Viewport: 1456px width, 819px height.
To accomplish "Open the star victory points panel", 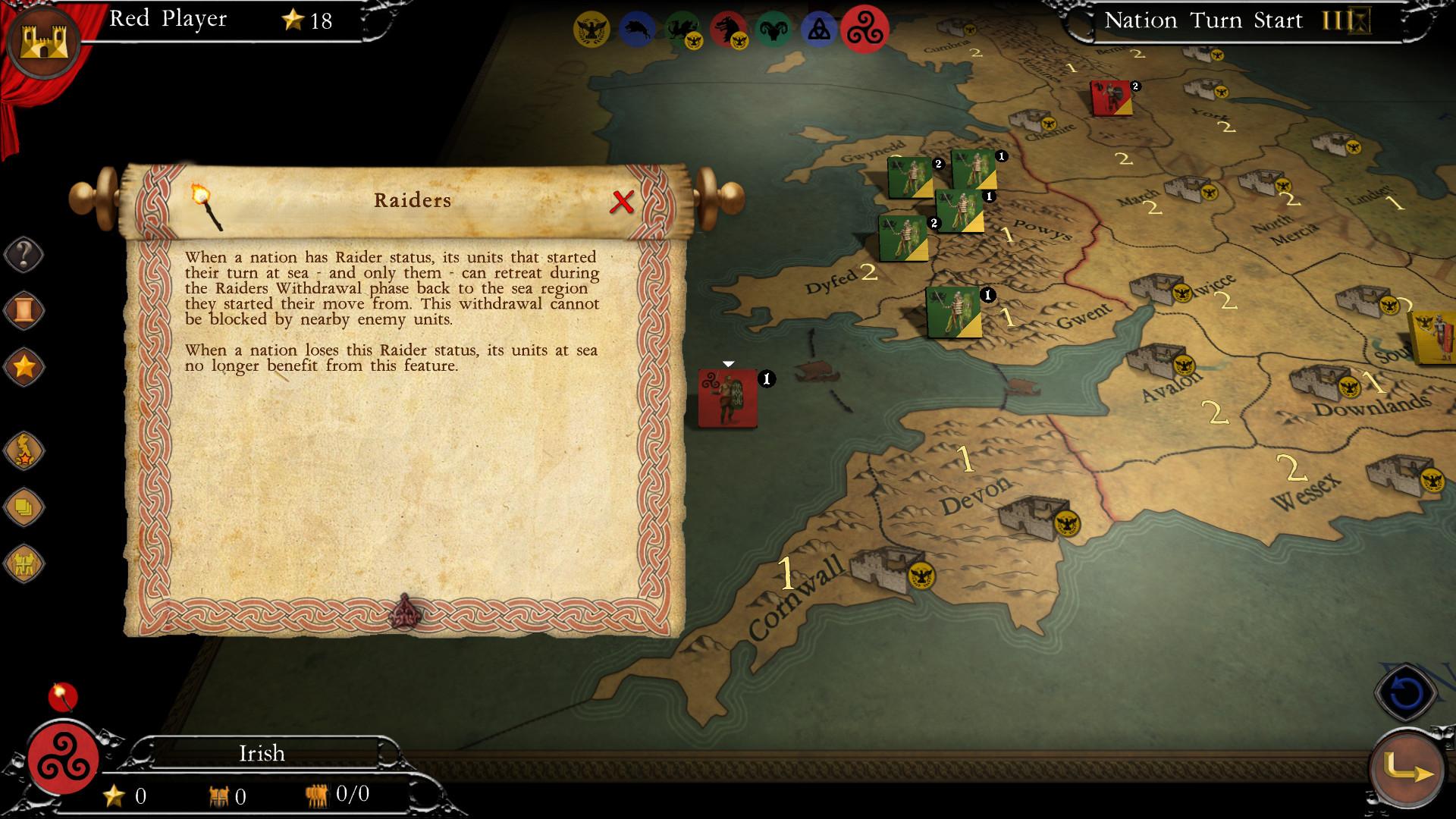I will point(24,366).
